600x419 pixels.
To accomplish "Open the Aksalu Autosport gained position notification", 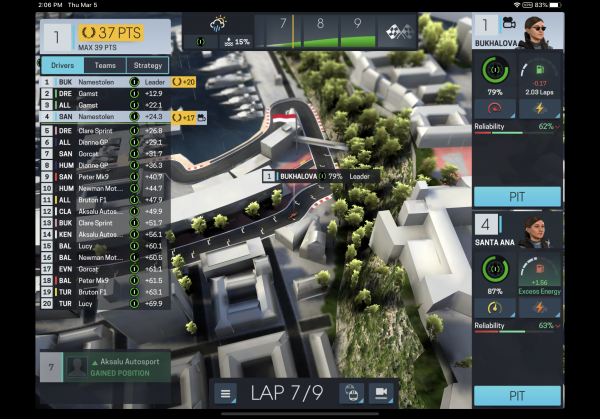I will [105, 366].
